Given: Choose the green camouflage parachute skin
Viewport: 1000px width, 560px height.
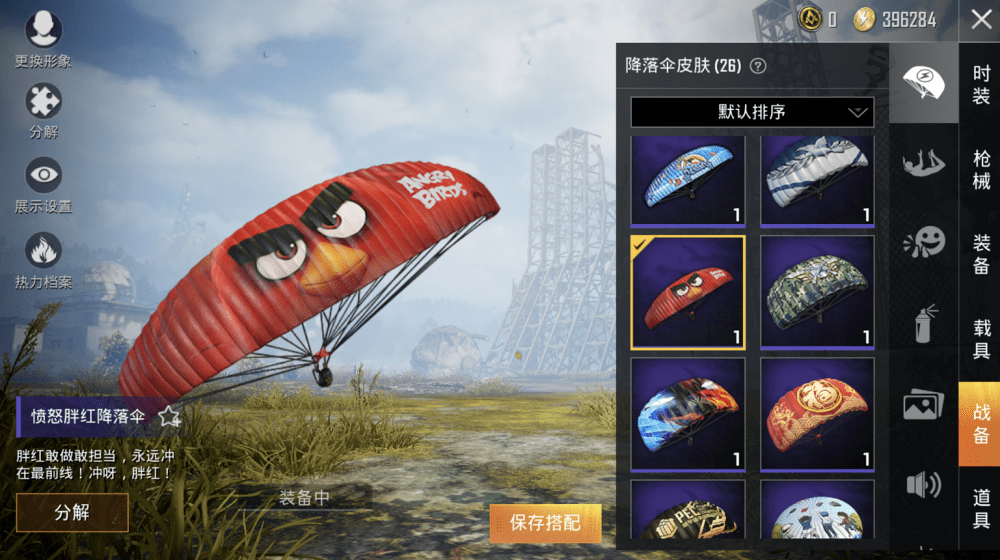Looking at the screenshot, I should (817, 292).
